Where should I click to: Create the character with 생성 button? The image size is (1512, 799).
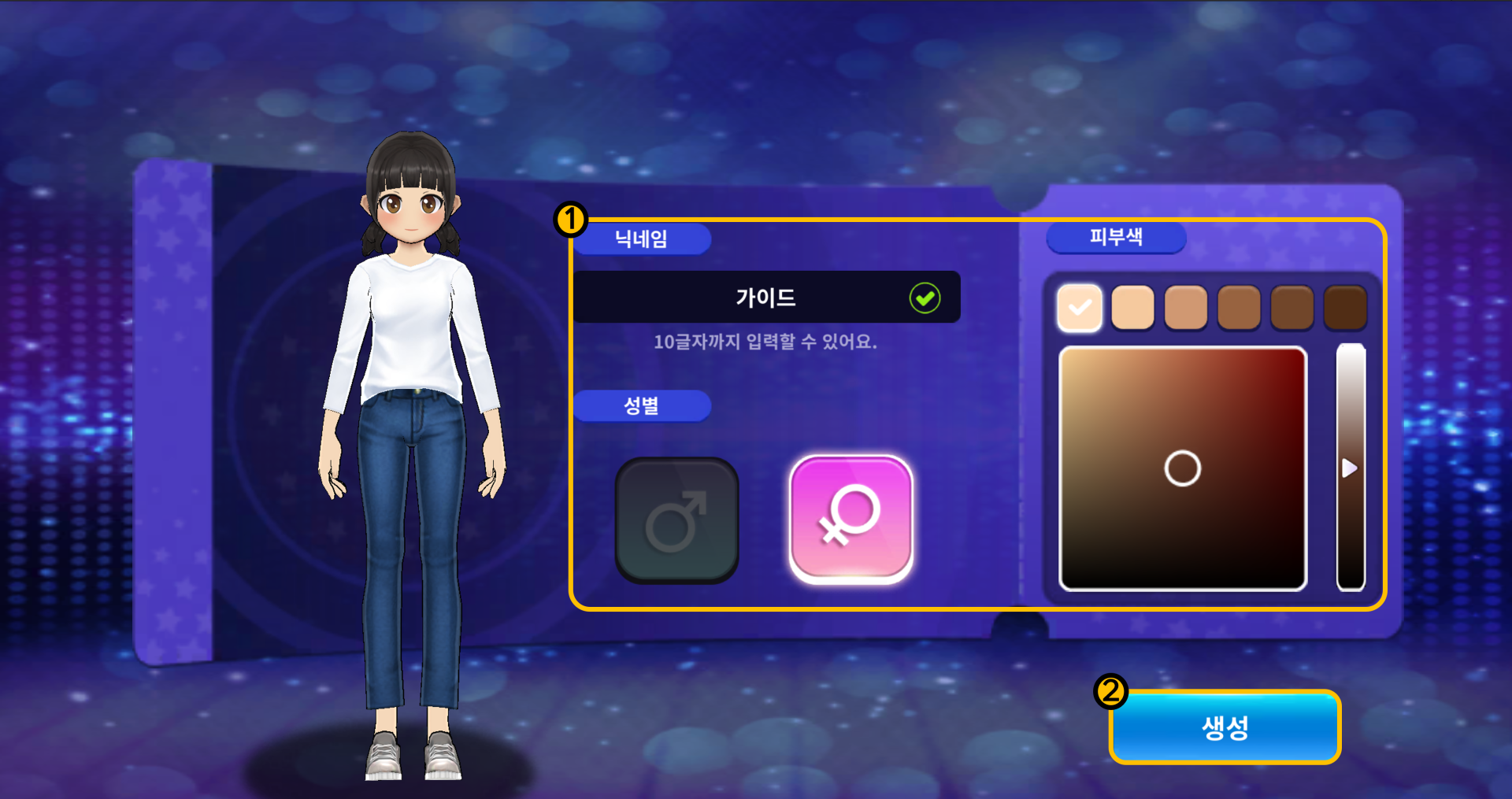tap(1225, 727)
